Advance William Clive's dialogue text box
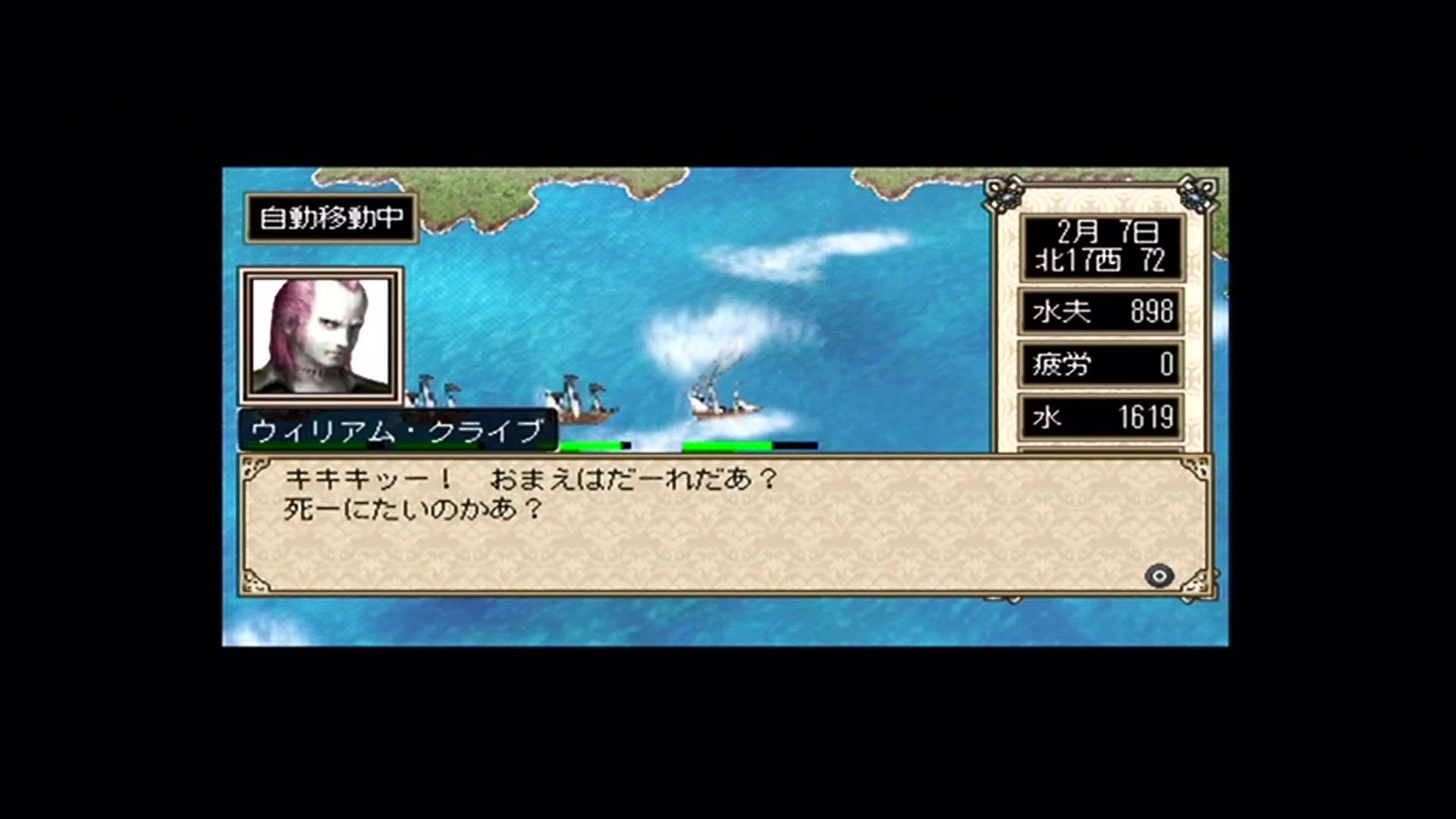The width and height of the screenshot is (1456, 819). point(1159,576)
